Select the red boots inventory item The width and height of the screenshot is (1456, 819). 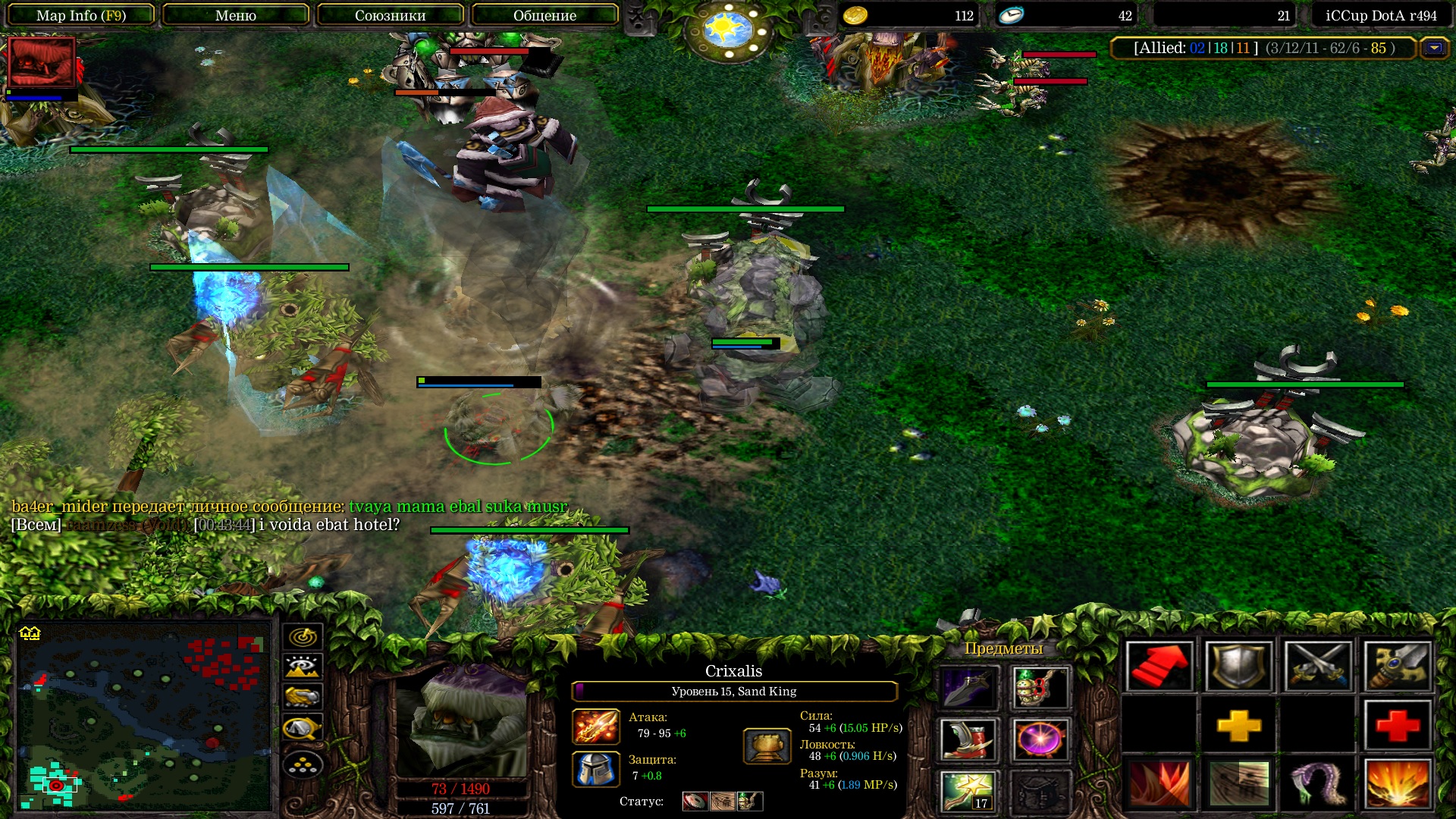(968, 739)
